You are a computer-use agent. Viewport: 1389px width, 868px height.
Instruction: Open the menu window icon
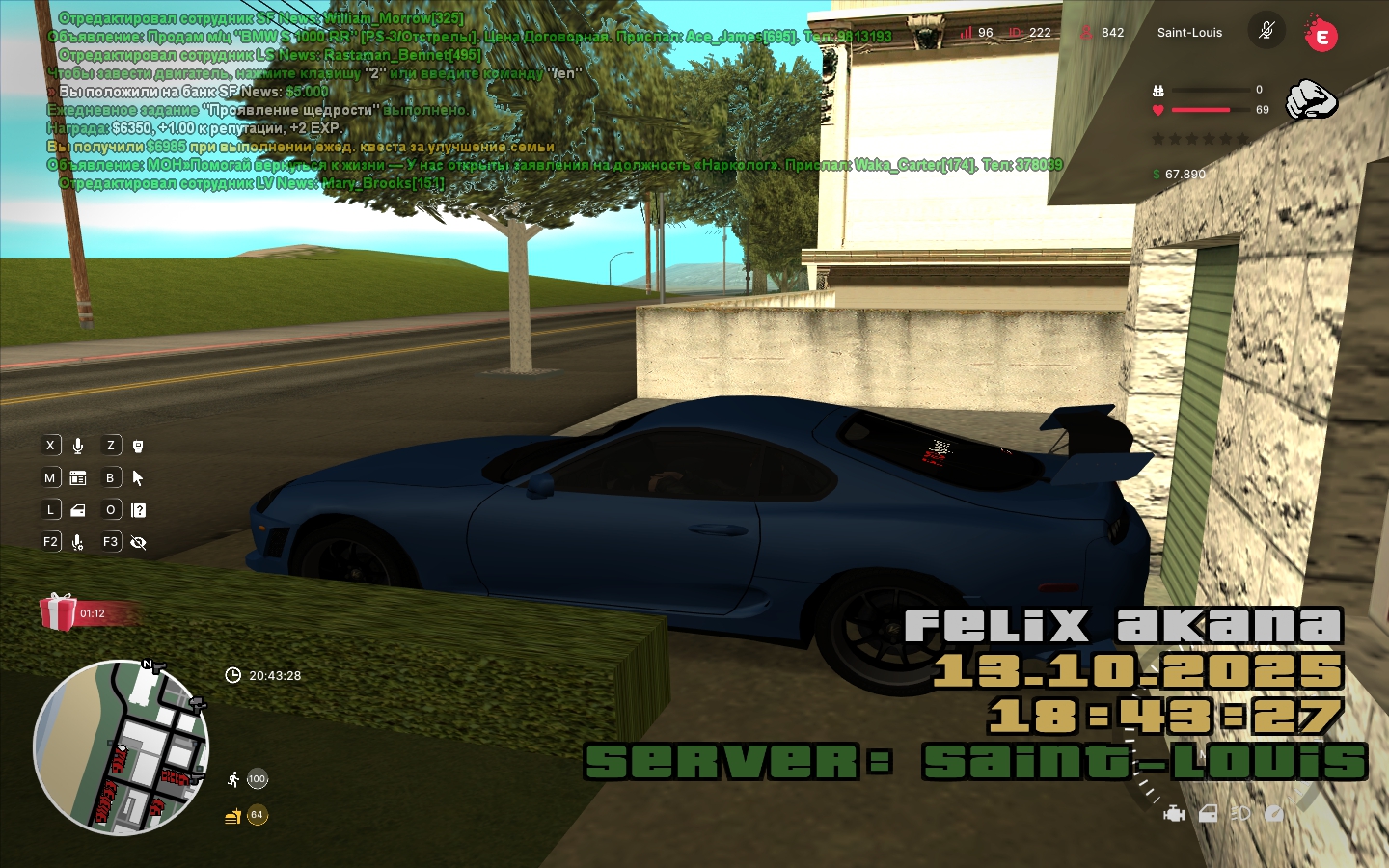(x=78, y=478)
